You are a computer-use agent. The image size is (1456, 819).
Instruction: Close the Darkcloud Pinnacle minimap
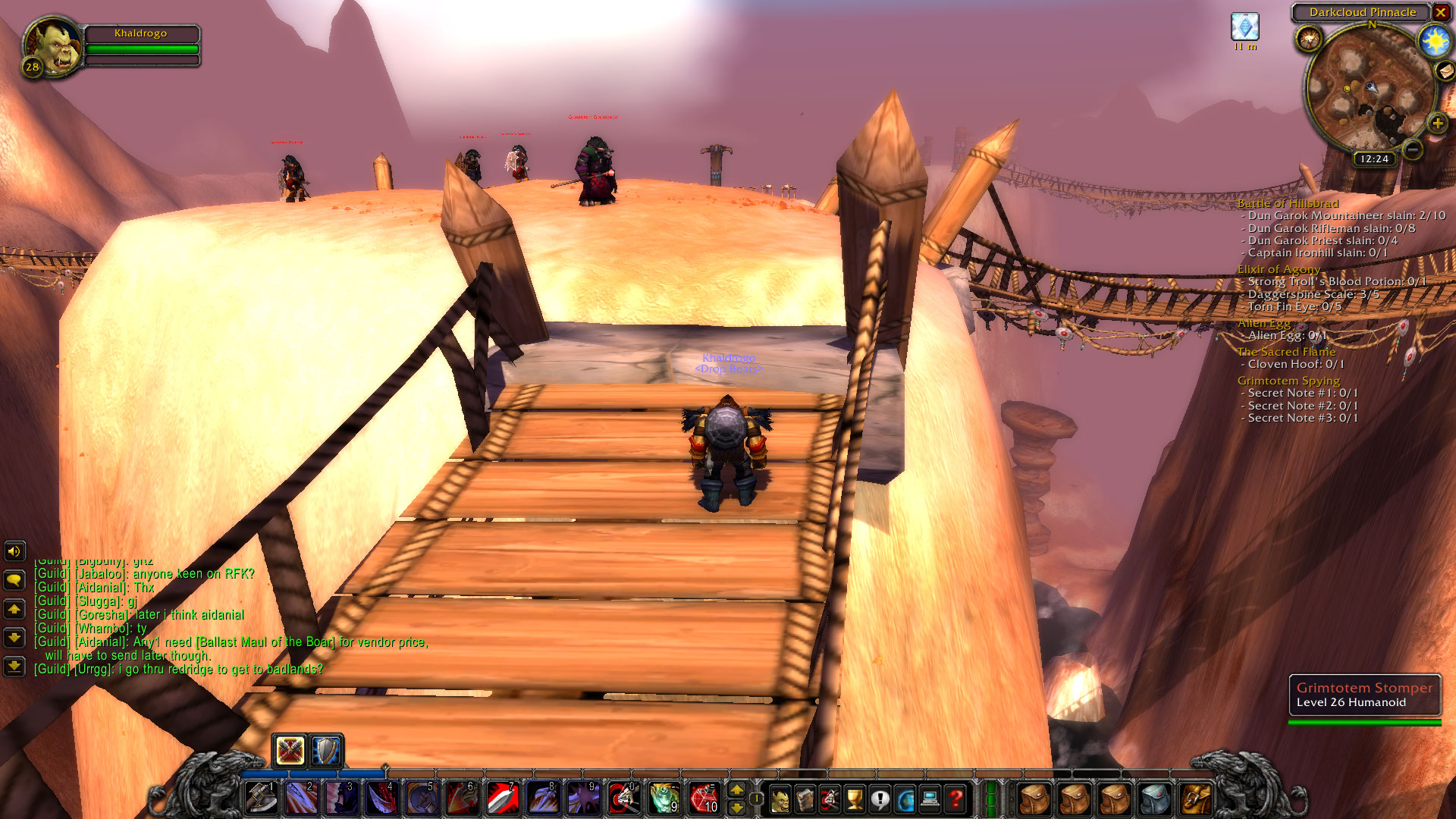(1441, 13)
